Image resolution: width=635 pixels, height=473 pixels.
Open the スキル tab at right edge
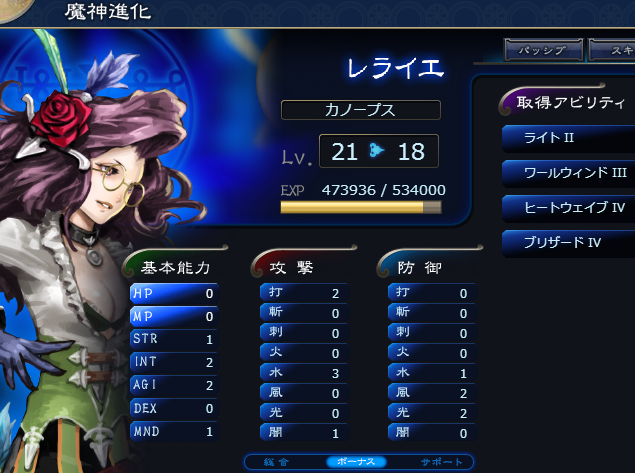pos(612,50)
